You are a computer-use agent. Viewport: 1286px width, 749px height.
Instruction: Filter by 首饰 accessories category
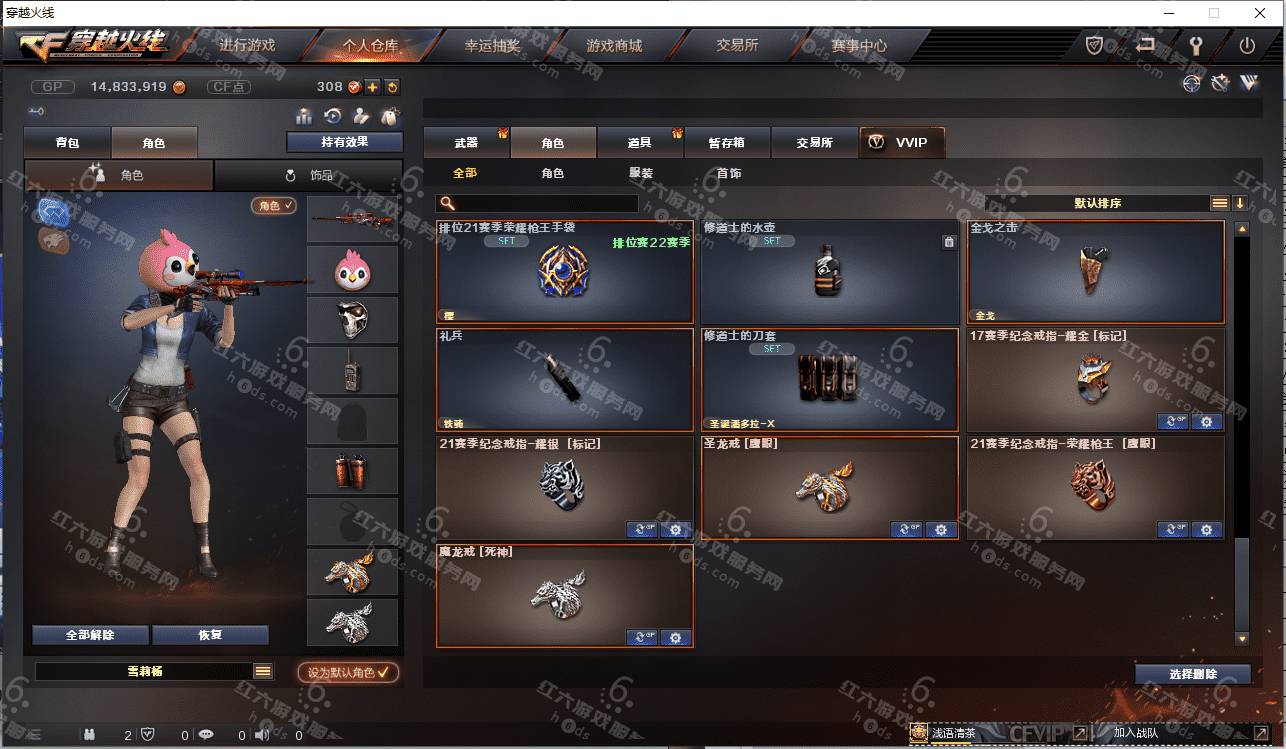(729, 174)
